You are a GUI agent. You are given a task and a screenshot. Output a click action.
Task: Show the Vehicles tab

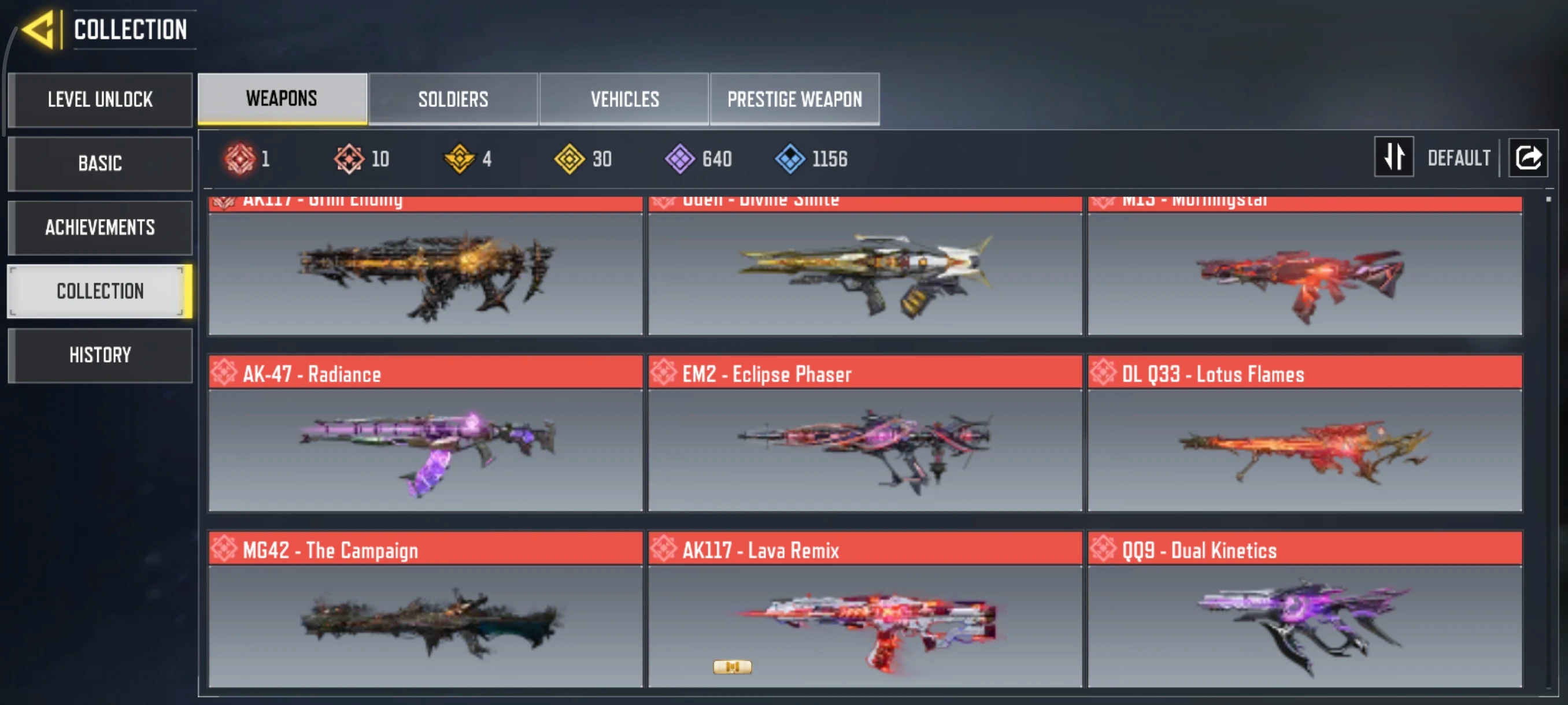coord(624,99)
